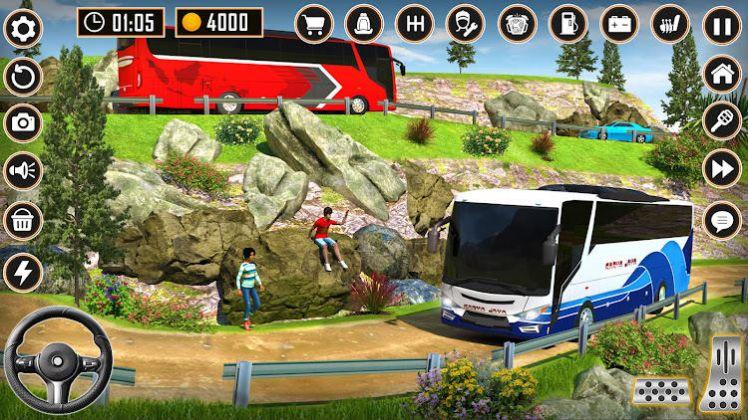Open the shopping cart store
748x420 pixels.
tap(314, 24)
